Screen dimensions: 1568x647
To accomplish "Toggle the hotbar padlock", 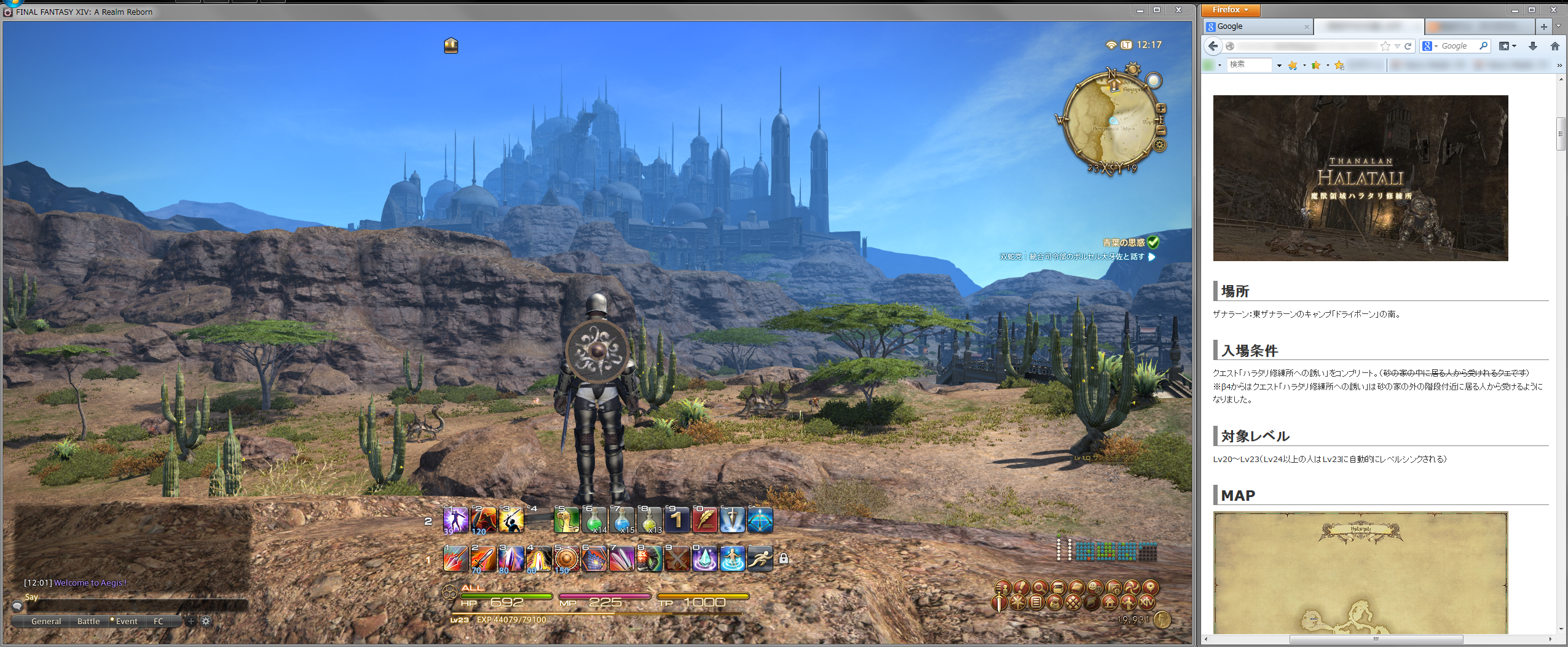I will [784, 559].
